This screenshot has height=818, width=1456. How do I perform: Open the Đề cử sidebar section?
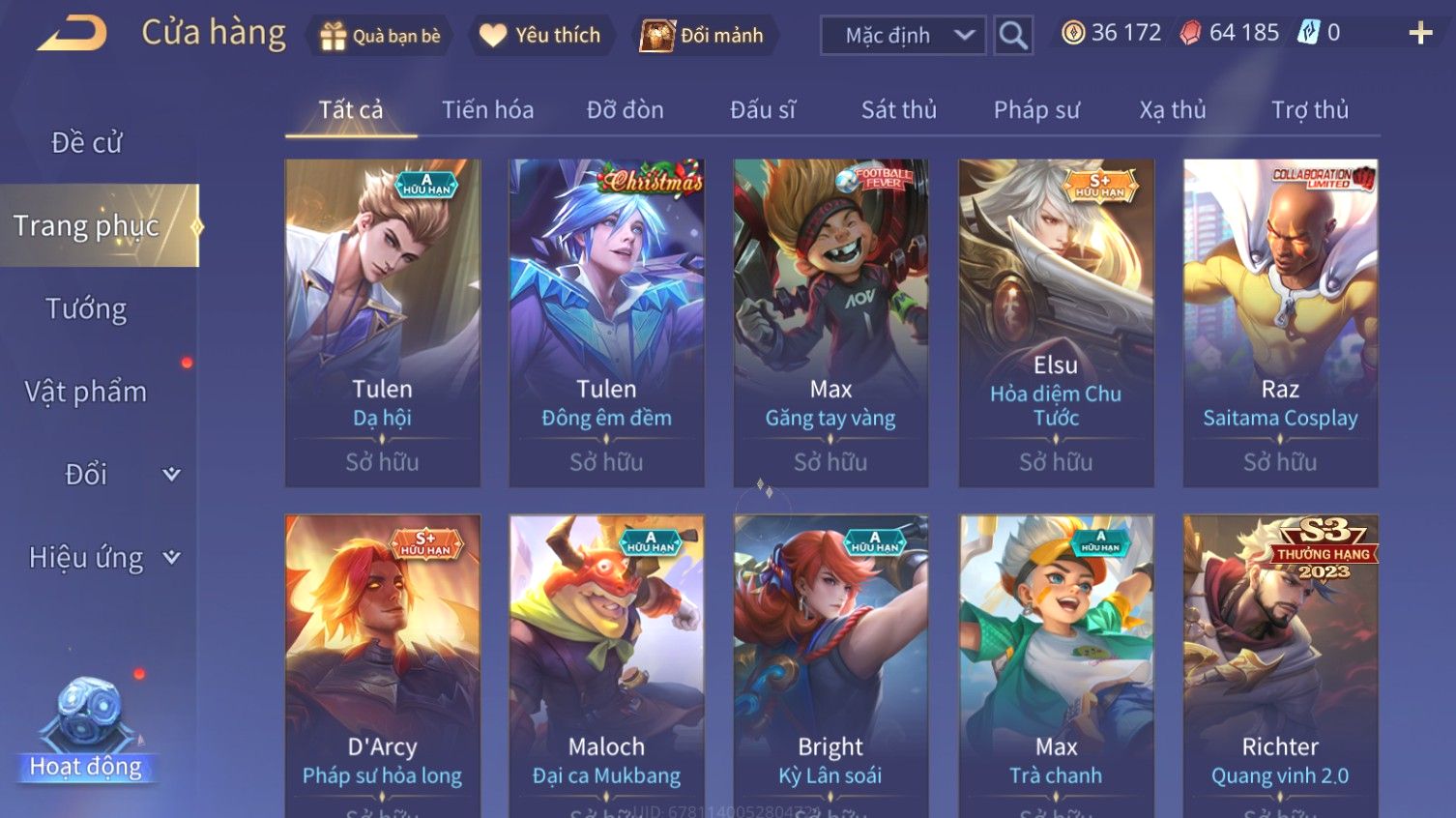[x=87, y=143]
